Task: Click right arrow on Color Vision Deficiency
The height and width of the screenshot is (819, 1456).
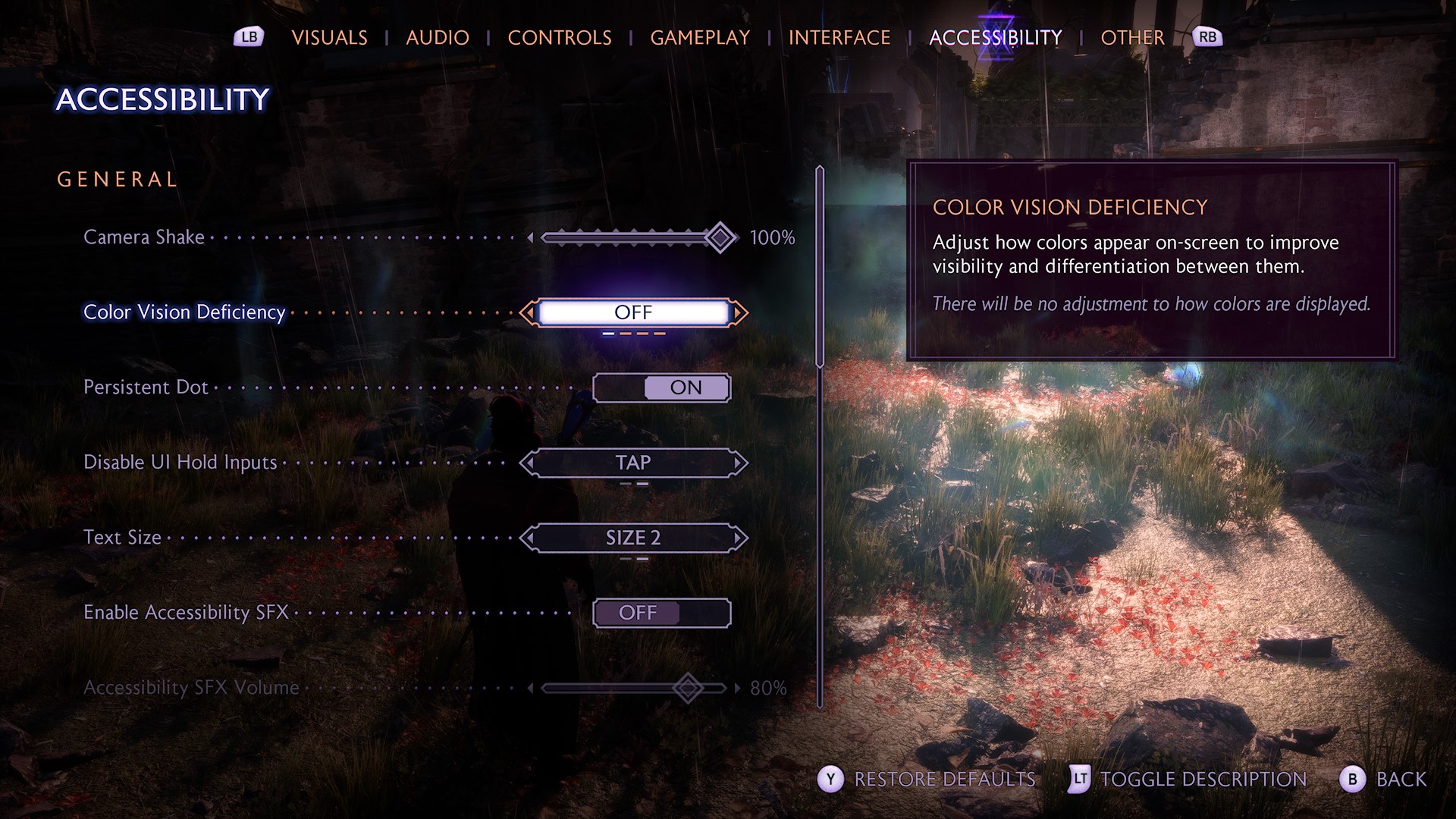Action: click(739, 312)
